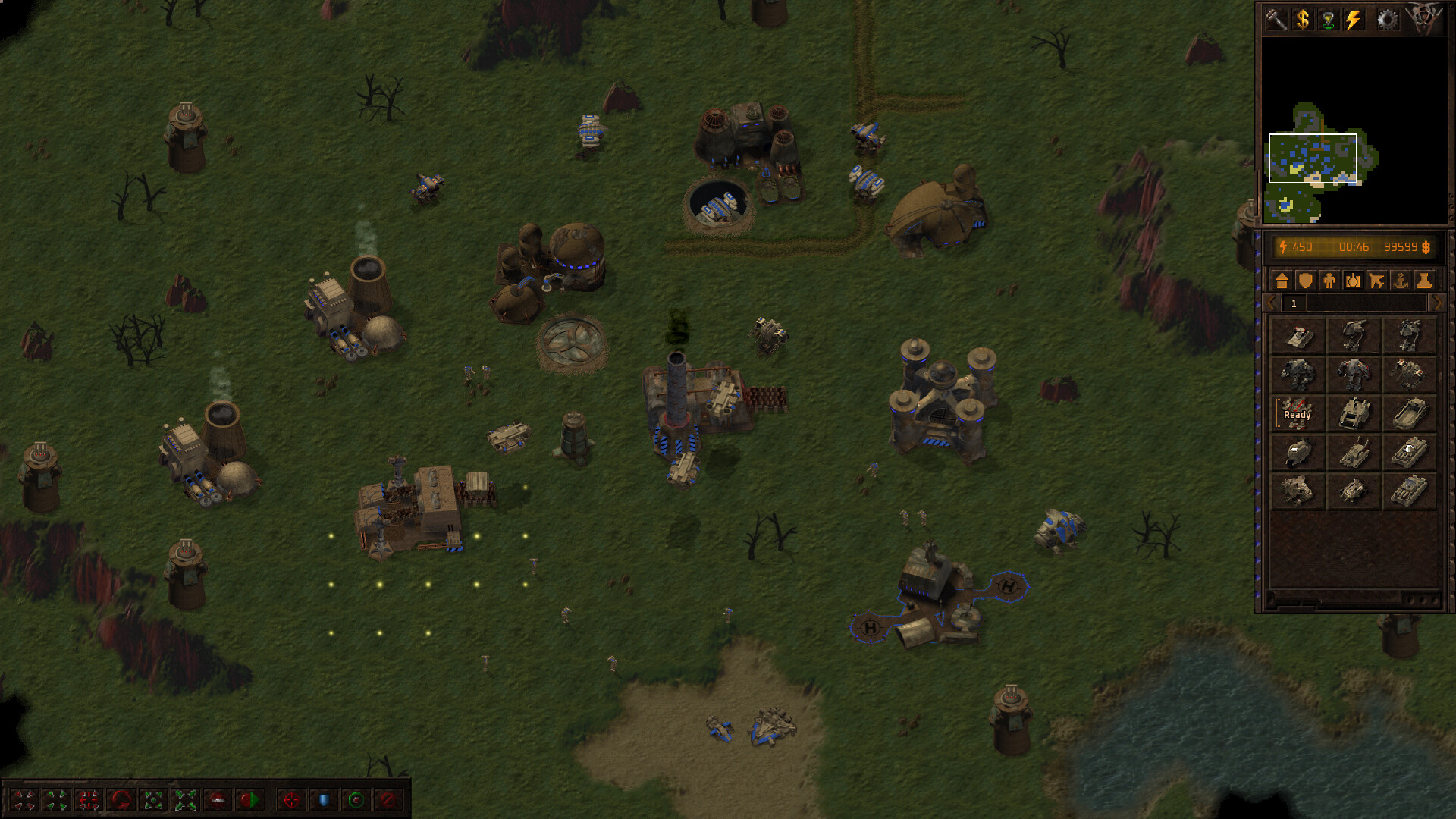Screen dimensions: 1456x819
Task: Open the gear options menu
Action: click(x=1387, y=20)
